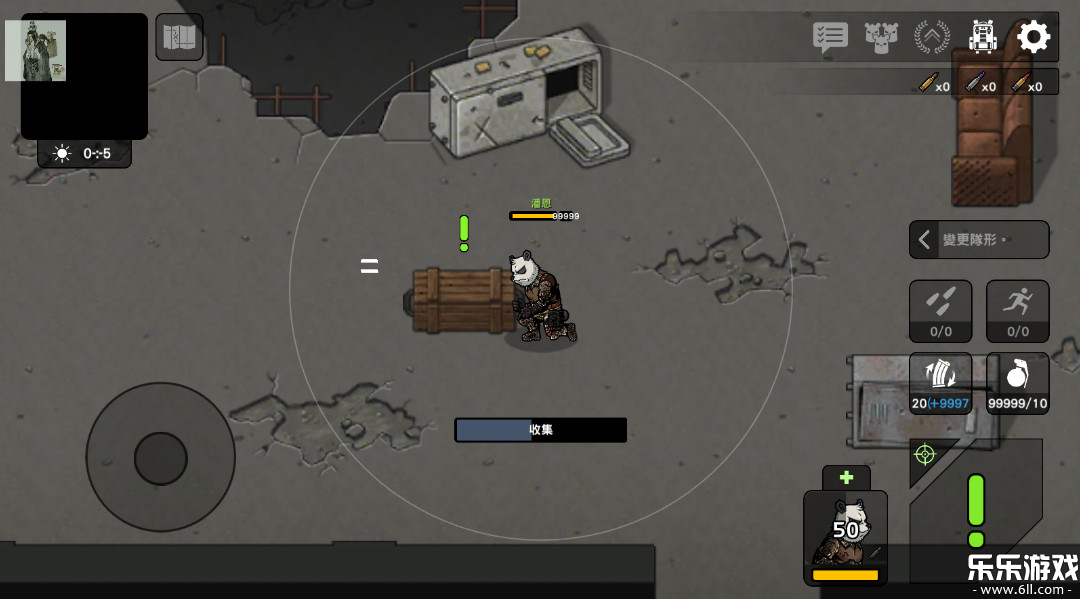
Task: Open the folded map icon
Action: [x=180, y=38]
